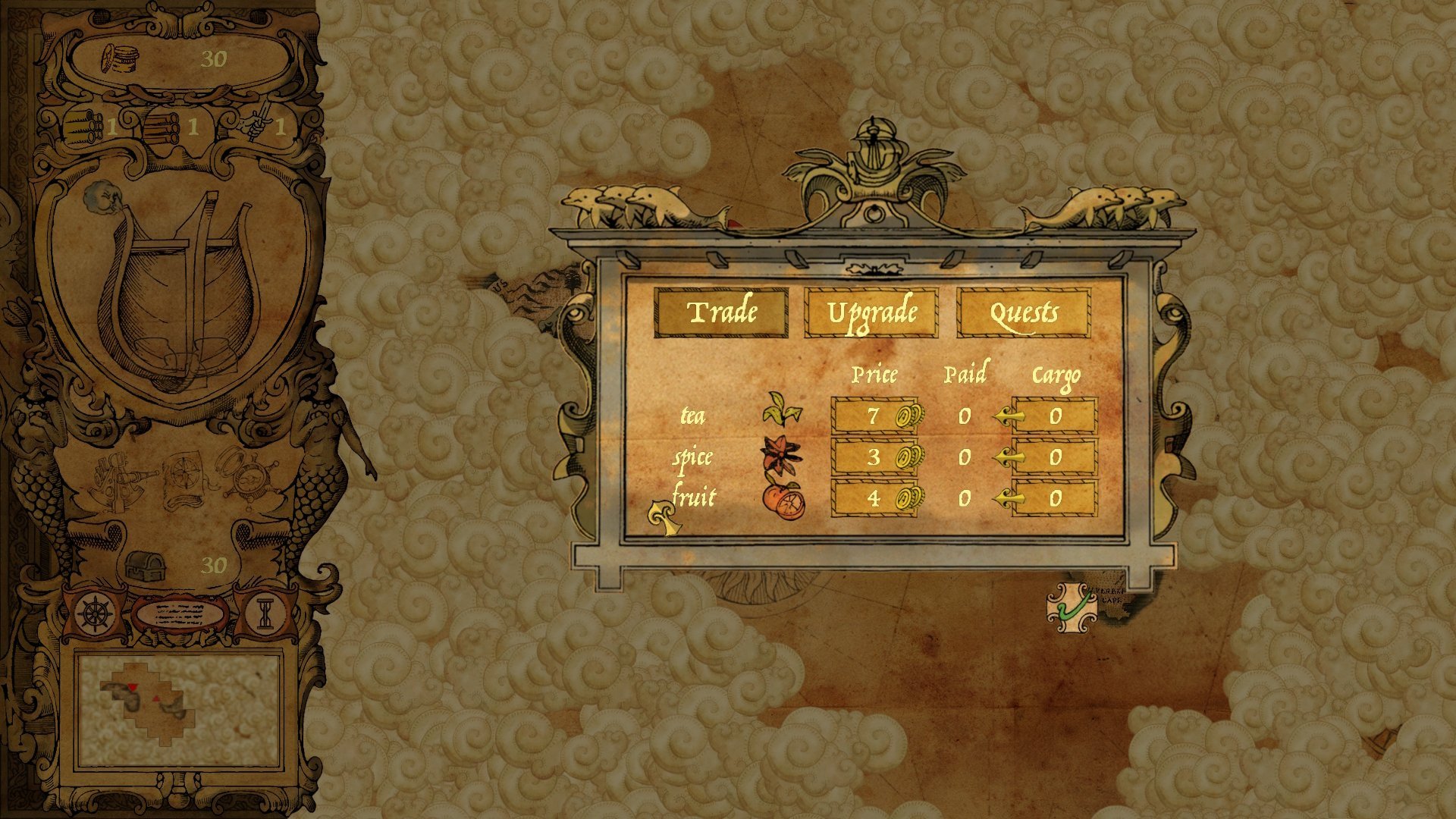Activate the hourglass button
The height and width of the screenshot is (819, 1456).
265,613
